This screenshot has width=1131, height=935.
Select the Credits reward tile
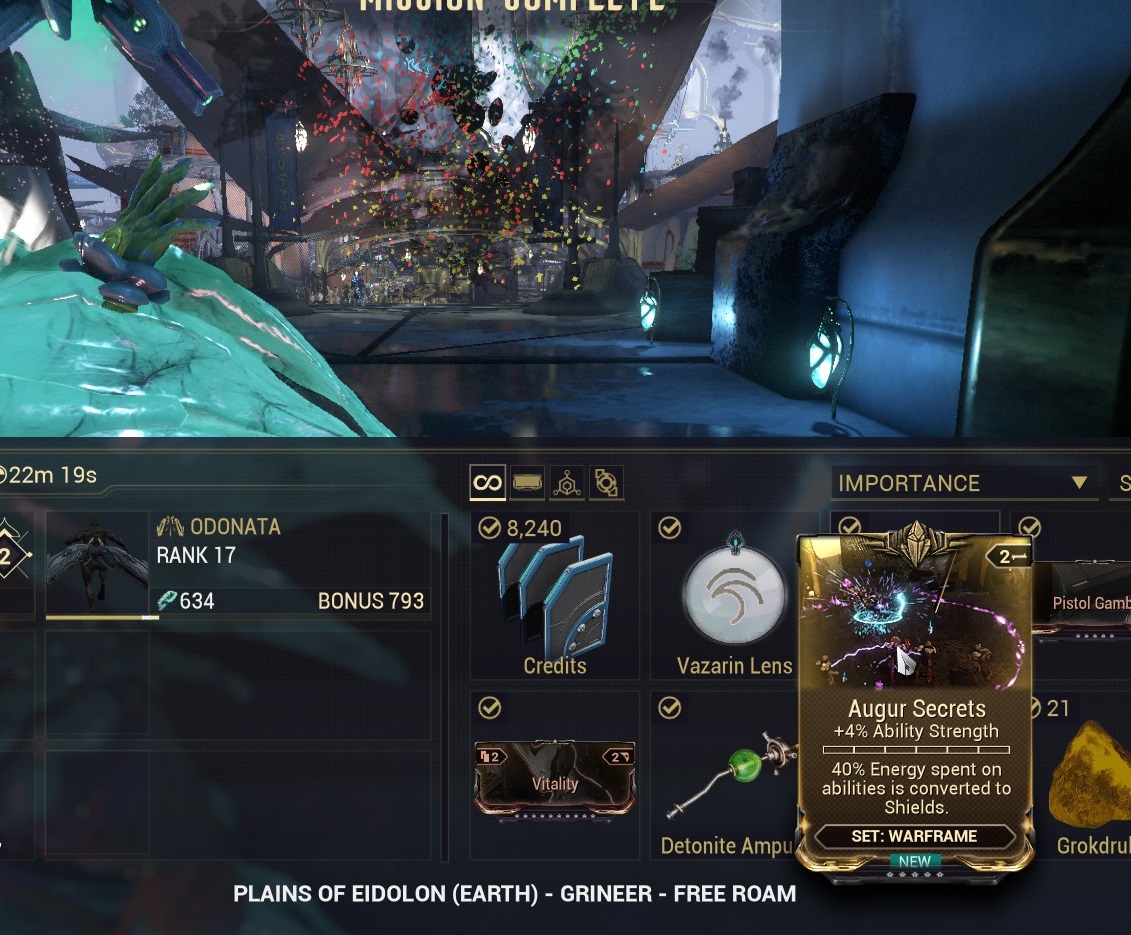(x=555, y=597)
